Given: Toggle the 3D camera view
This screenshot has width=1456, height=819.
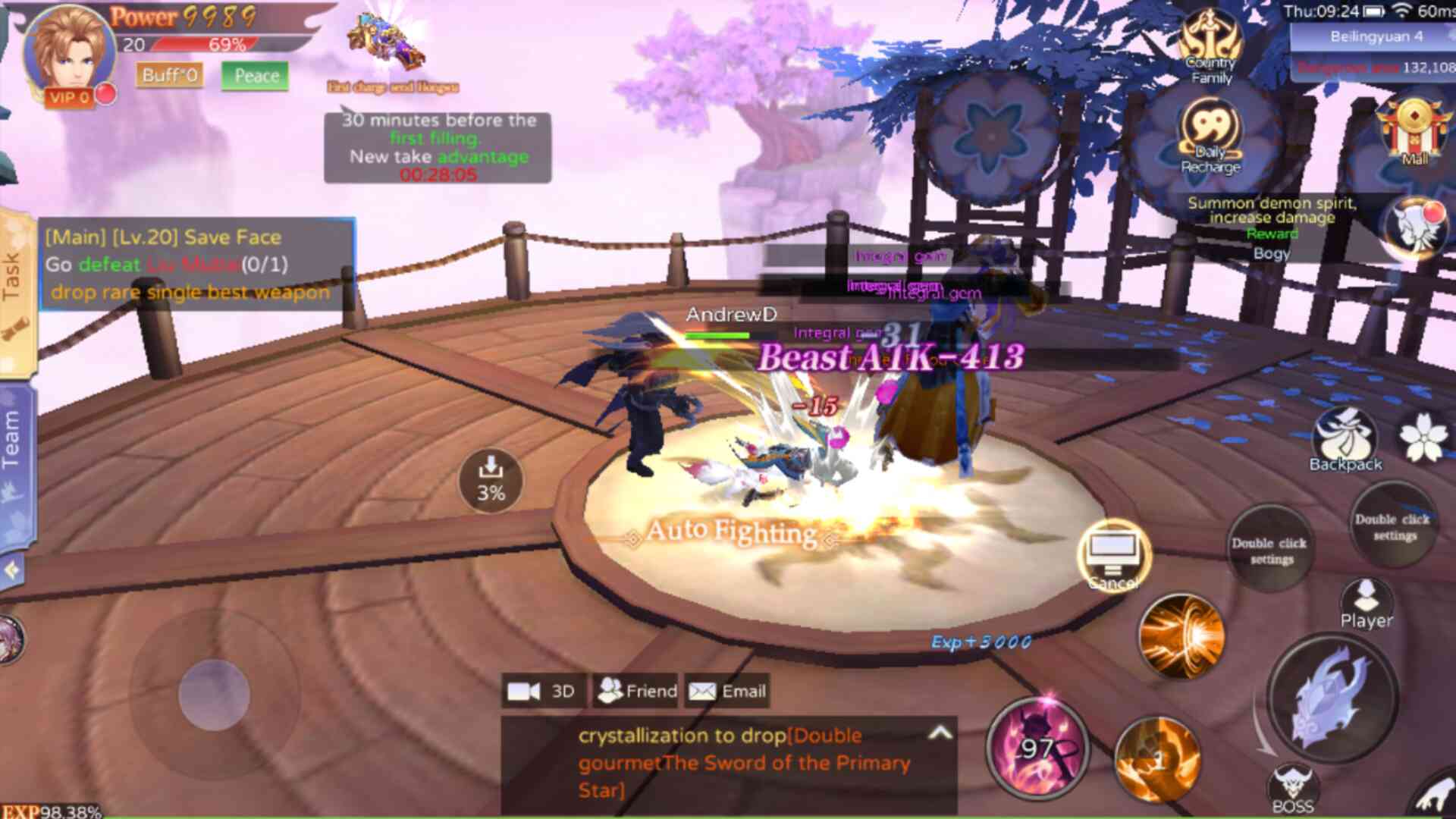Looking at the screenshot, I should click(x=541, y=691).
